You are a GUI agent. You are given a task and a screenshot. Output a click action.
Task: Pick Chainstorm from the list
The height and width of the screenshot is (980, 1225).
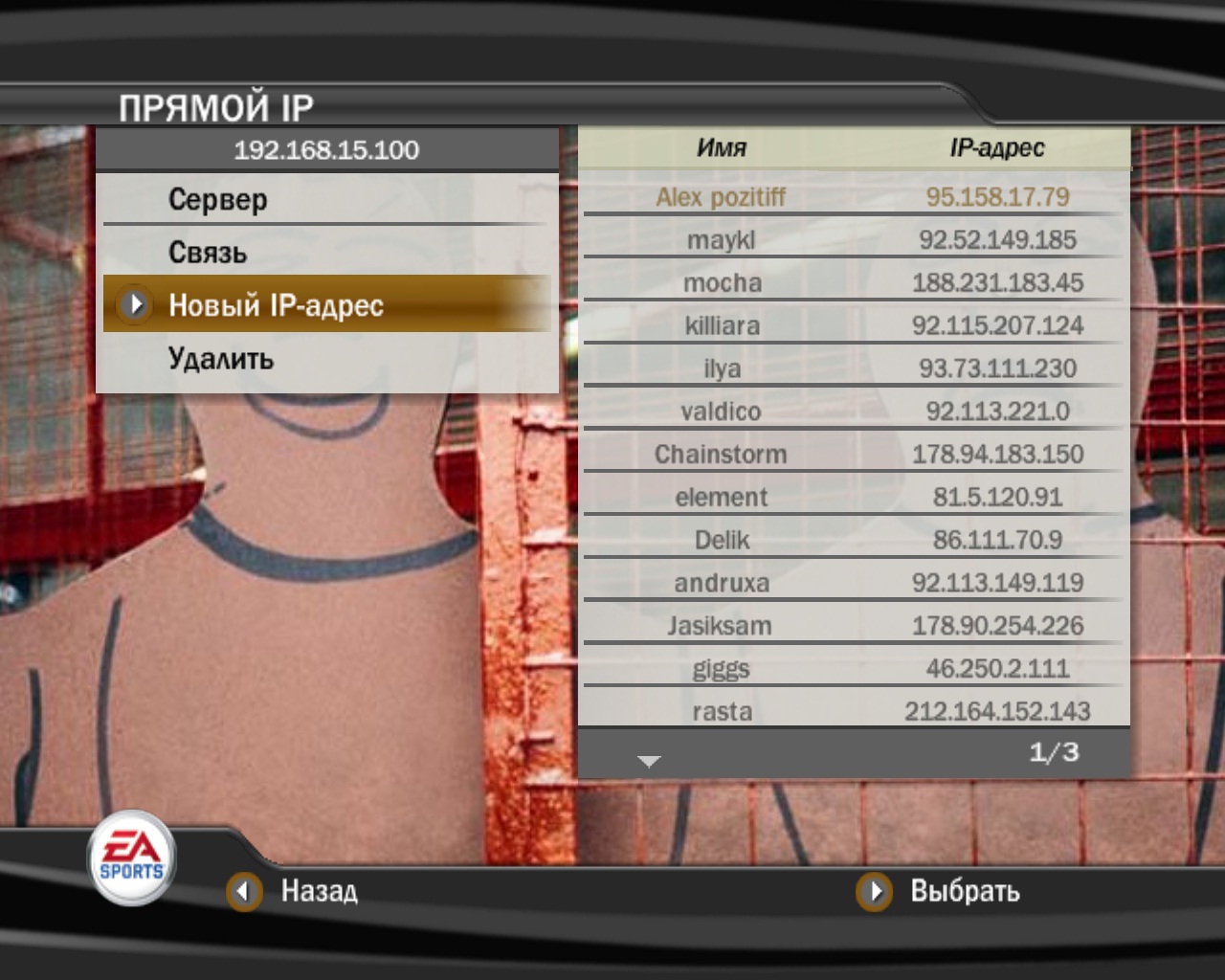coord(852,455)
